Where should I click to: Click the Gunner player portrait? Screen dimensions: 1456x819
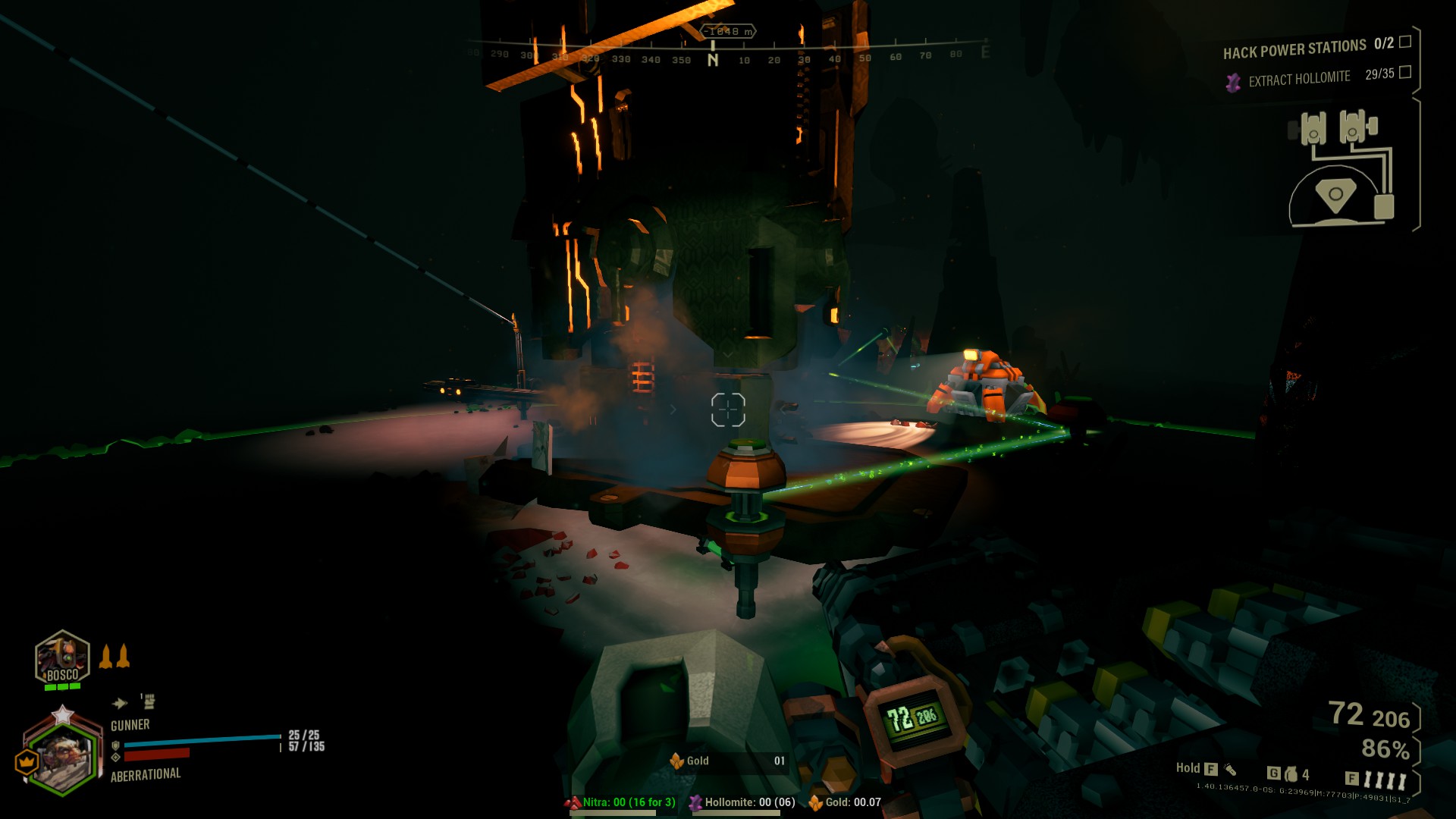click(x=63, y=756)
